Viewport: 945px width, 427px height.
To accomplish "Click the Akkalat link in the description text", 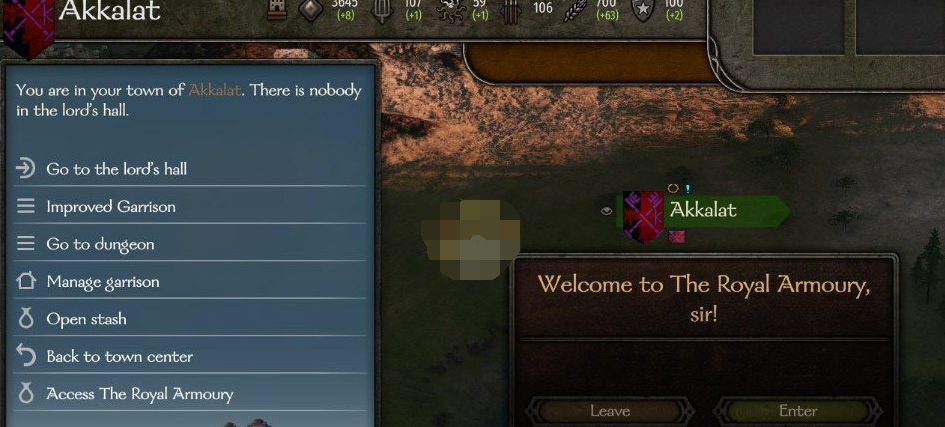I will tap(215, 90).
